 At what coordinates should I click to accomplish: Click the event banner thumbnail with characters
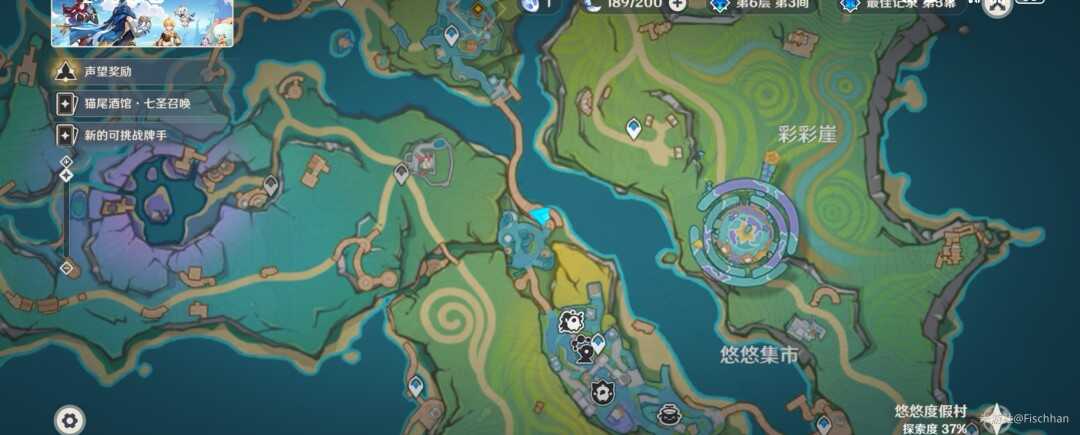[x=142, y=24]
